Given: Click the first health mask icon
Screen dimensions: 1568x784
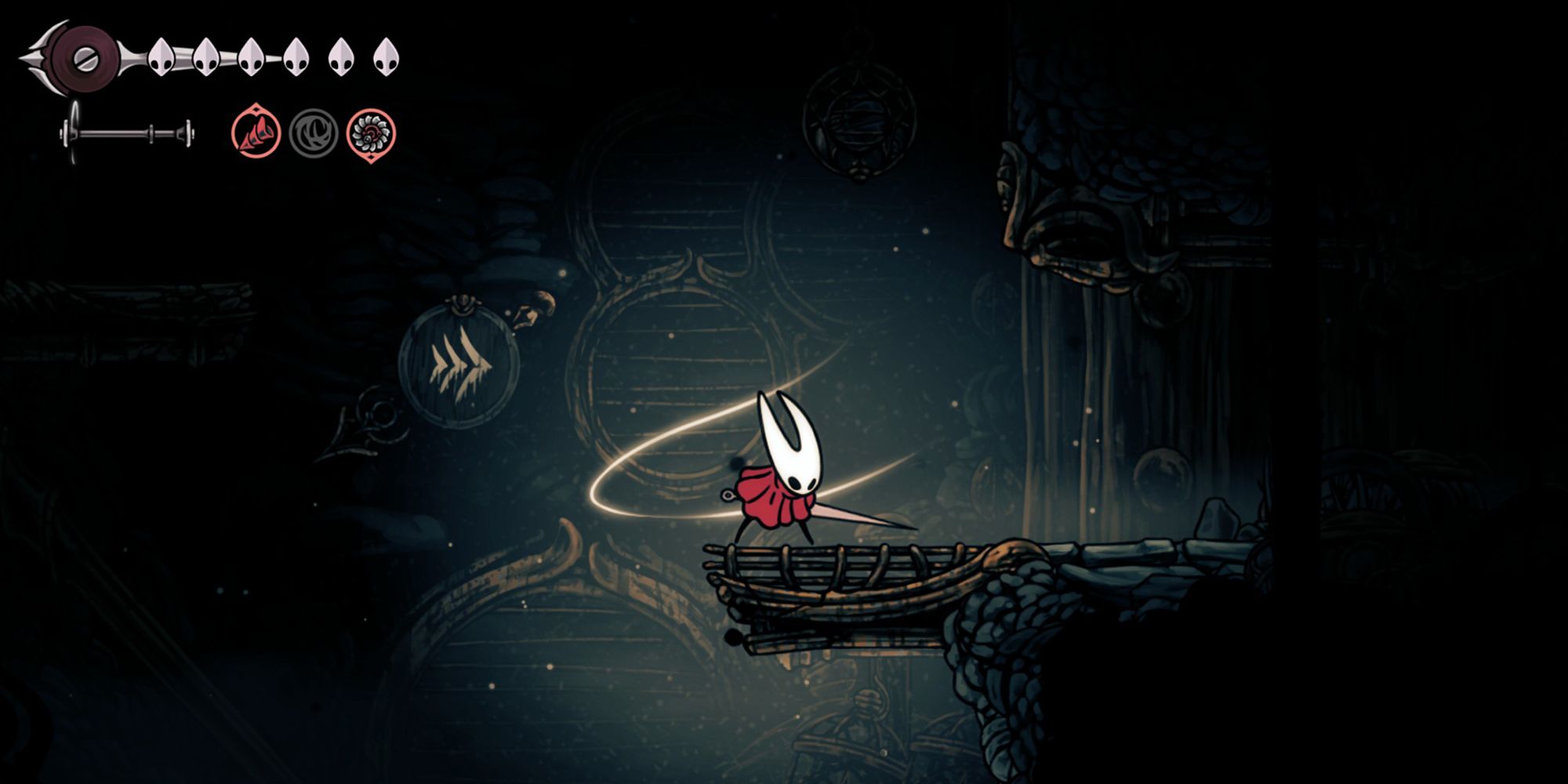Looking at the screenshot, I should click(163, 55).
